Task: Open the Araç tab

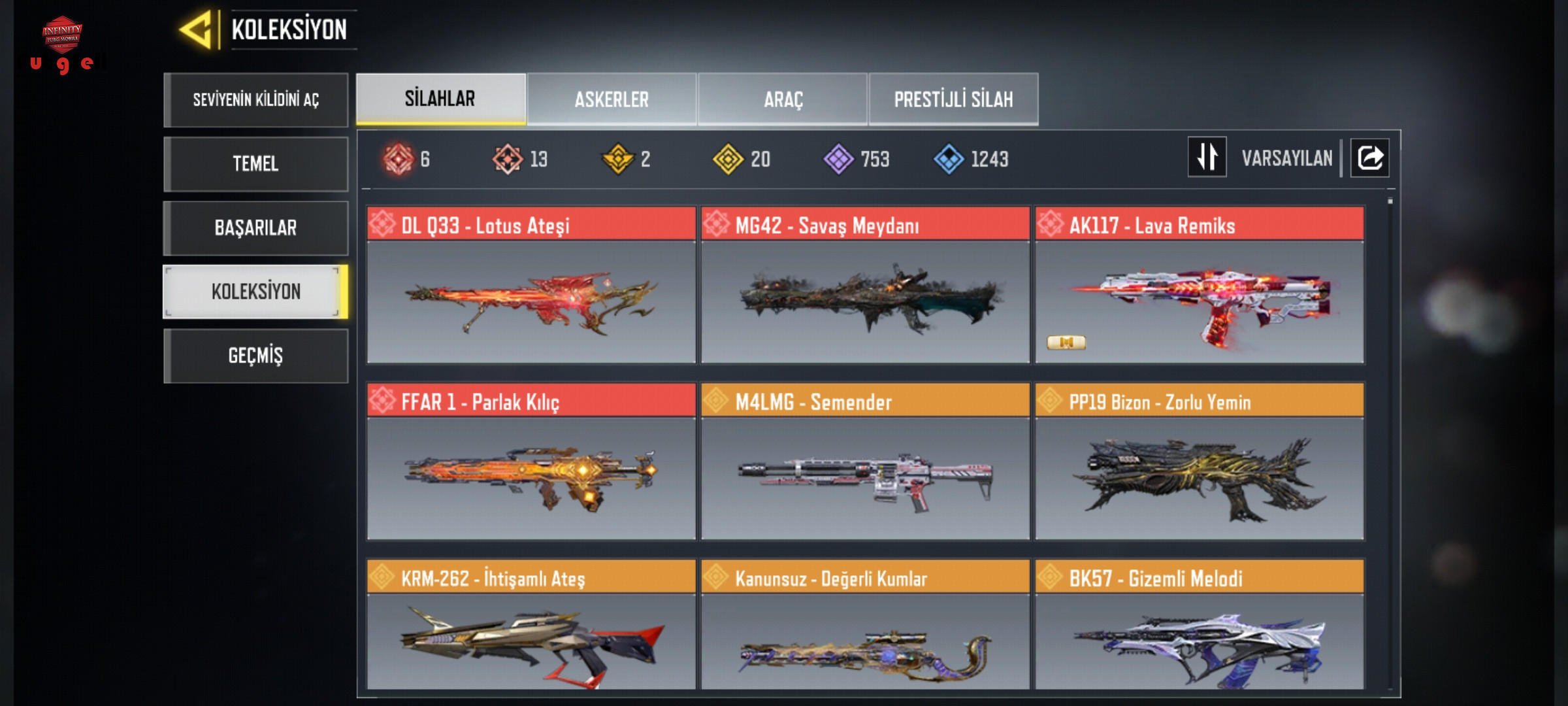Action: 783,99
